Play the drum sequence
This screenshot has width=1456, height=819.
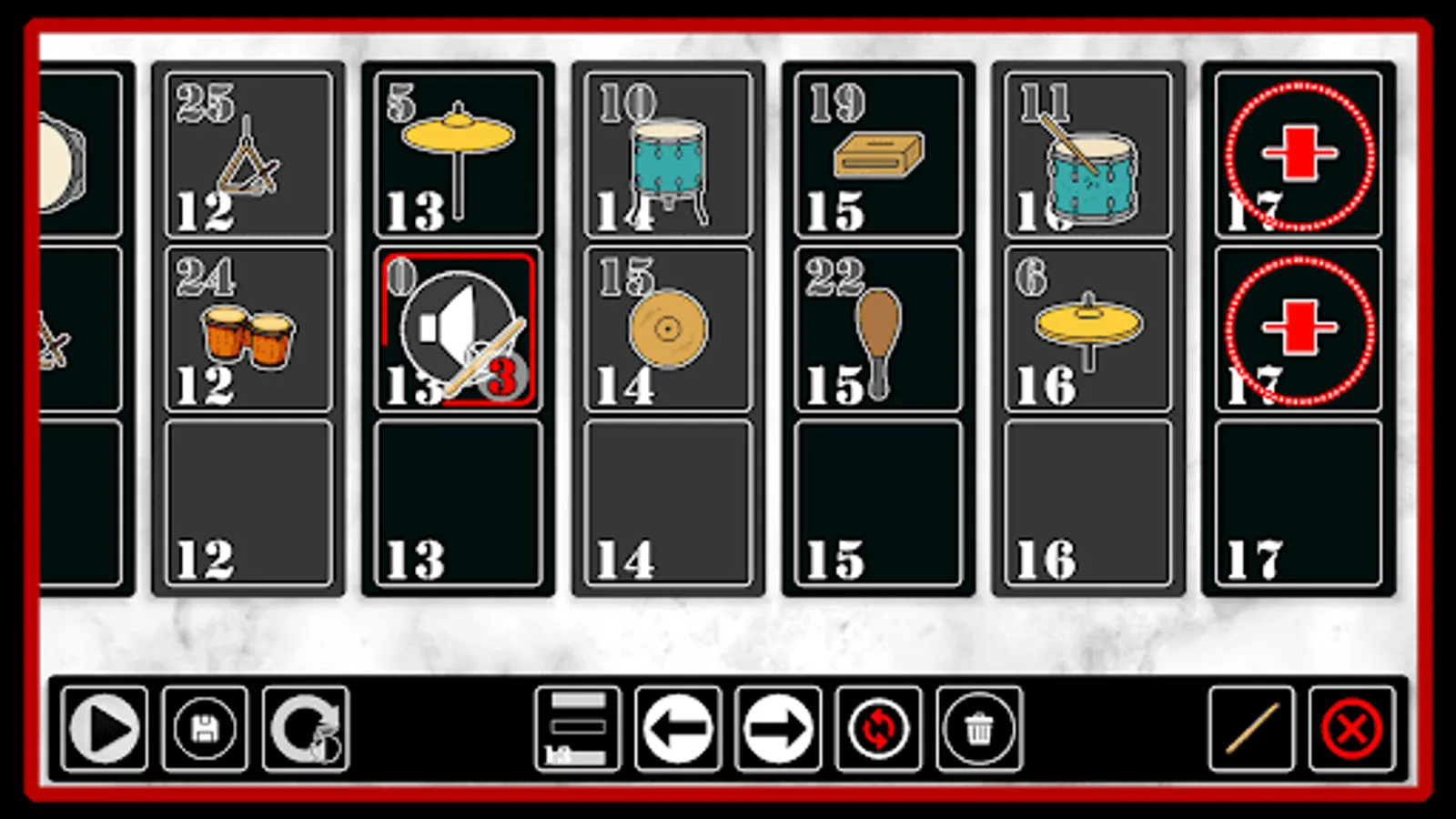click(x=103, y=728)
